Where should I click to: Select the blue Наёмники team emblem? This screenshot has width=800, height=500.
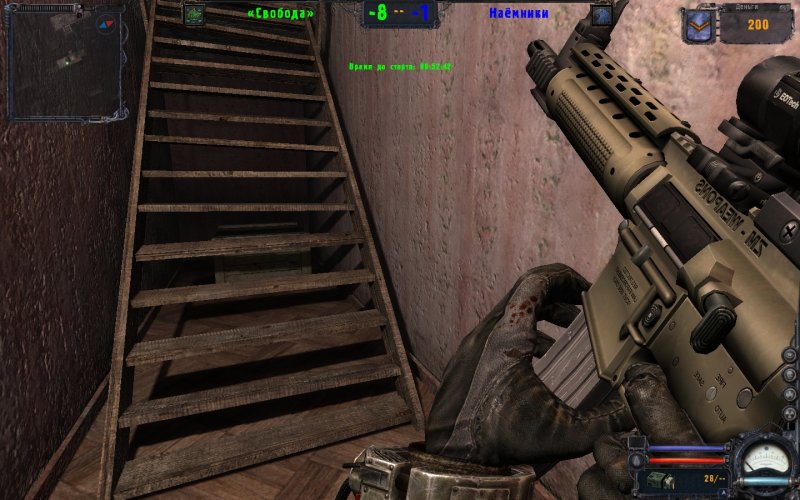(x=601, y=15)
